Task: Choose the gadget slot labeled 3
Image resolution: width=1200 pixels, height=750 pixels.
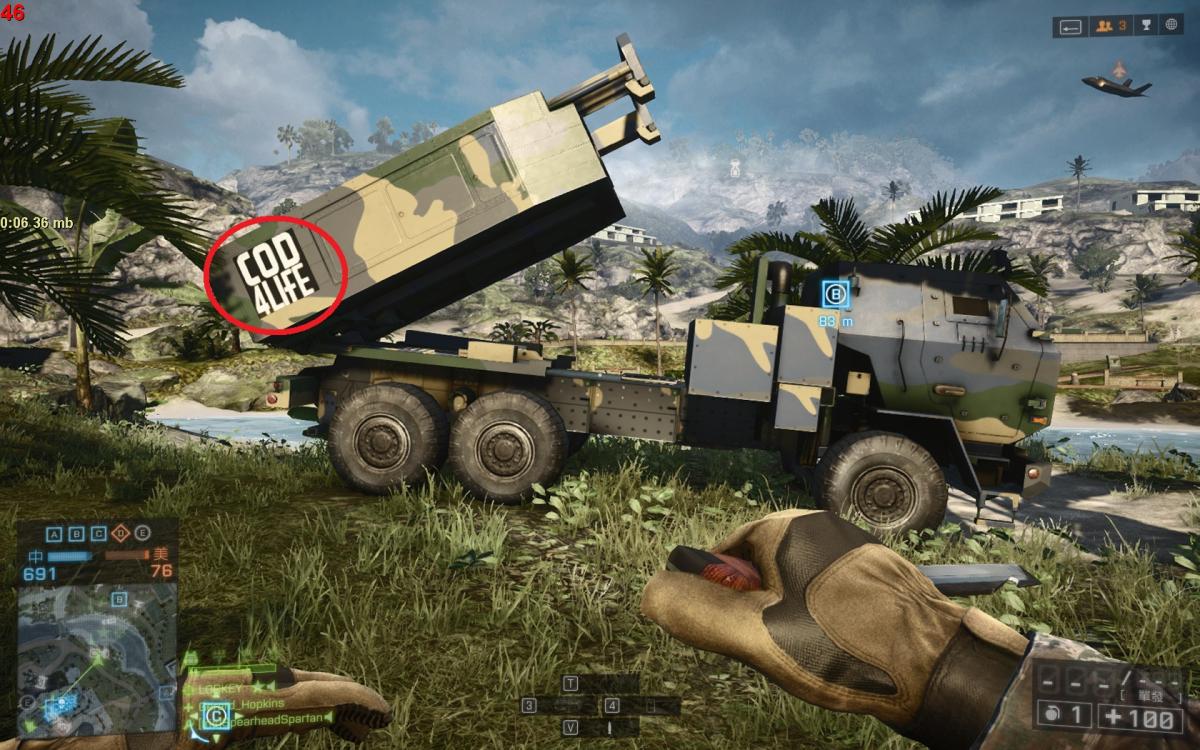Action: (x=531, y=705)
